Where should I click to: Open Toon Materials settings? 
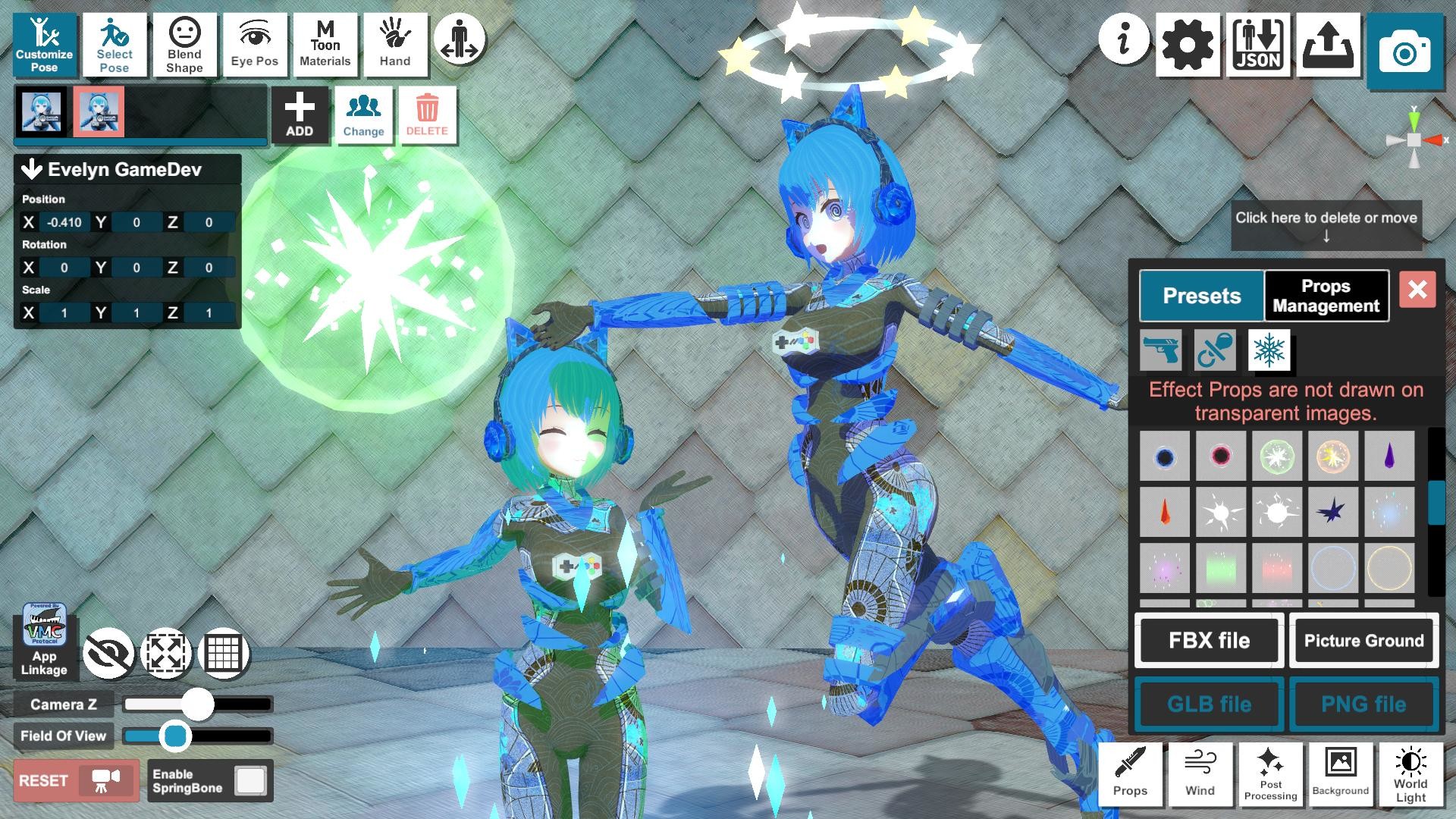[325, 45]
